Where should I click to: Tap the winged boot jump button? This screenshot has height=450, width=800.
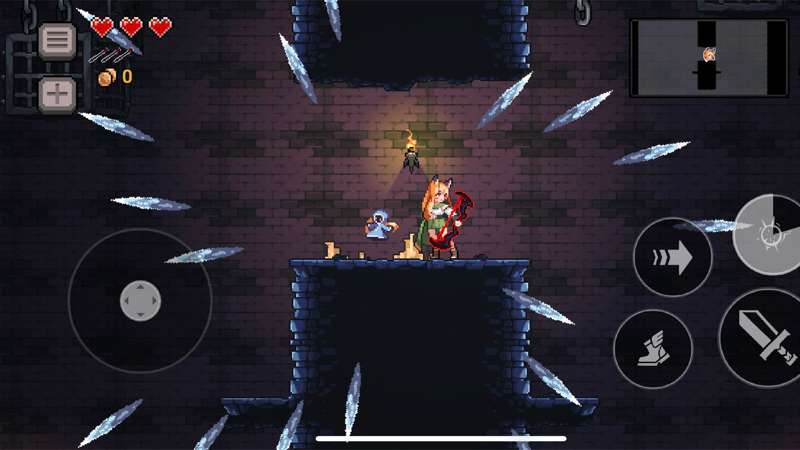[x=653, y=349]
